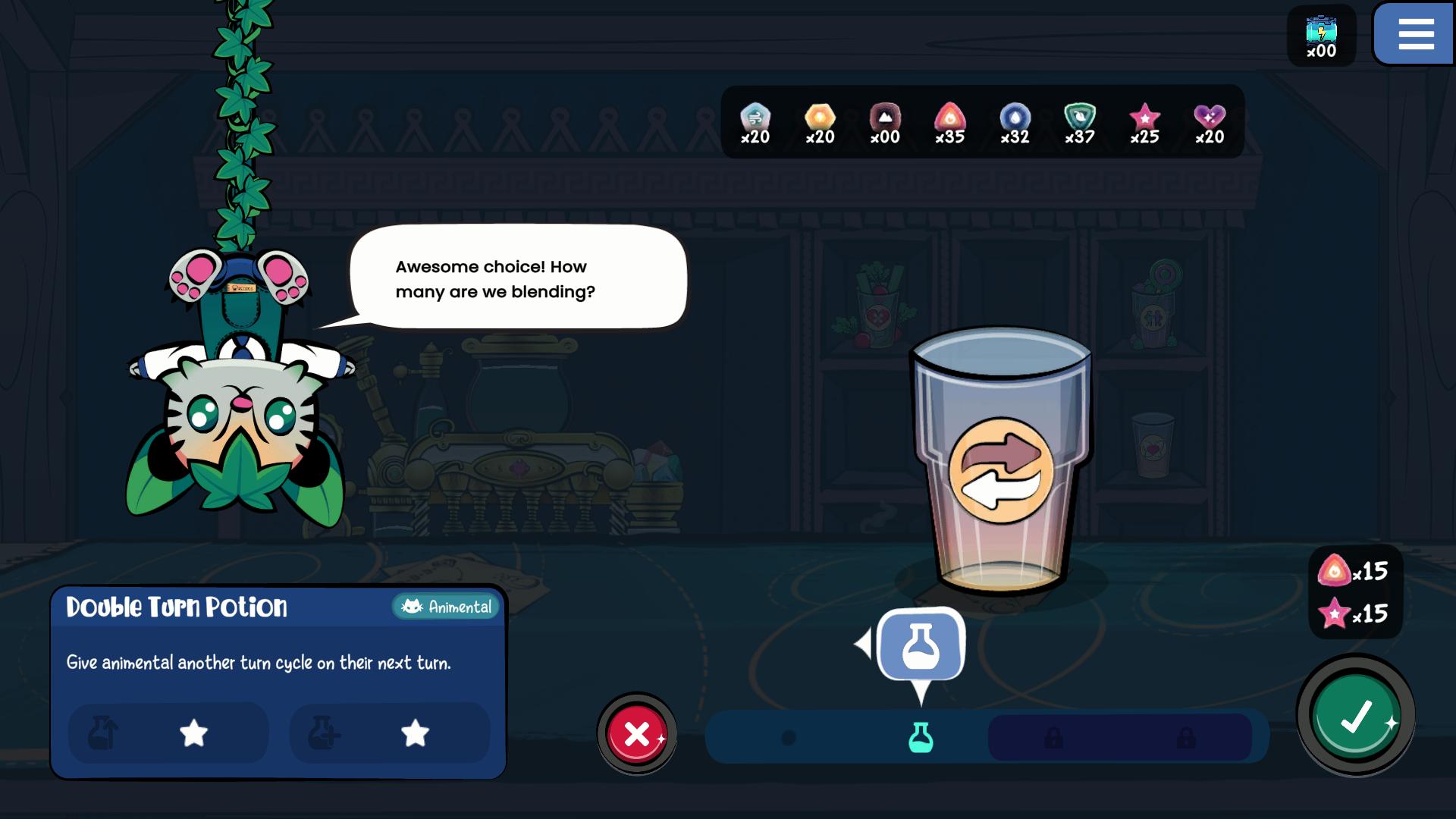Screen dimensions: 1456x819
Task: Select the teal flask quantity marker
Action: [x=921, y=737]
